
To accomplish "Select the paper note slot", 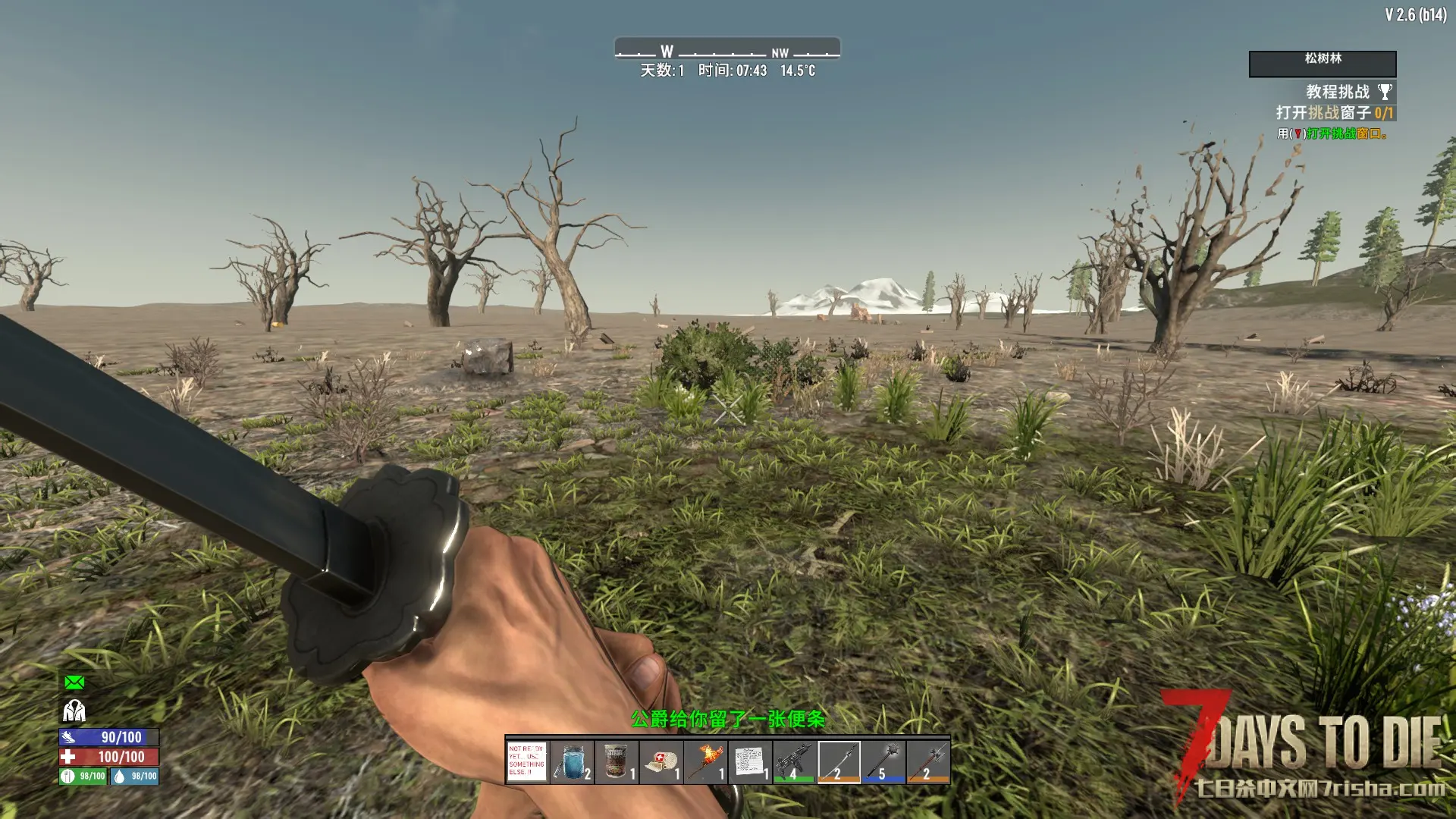I will (x=750, y=761).
